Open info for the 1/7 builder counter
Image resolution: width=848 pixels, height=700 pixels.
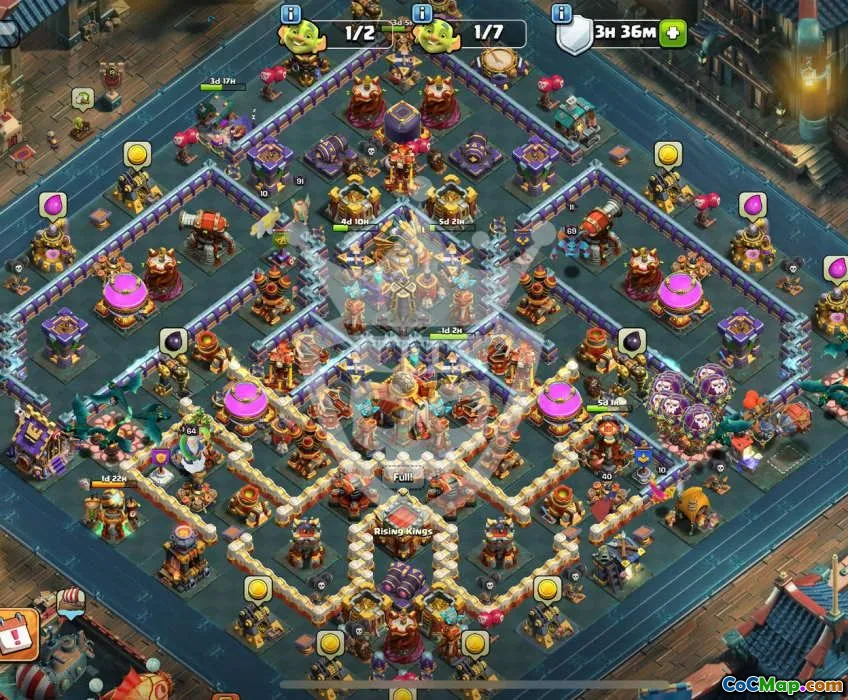click(422, 13)
